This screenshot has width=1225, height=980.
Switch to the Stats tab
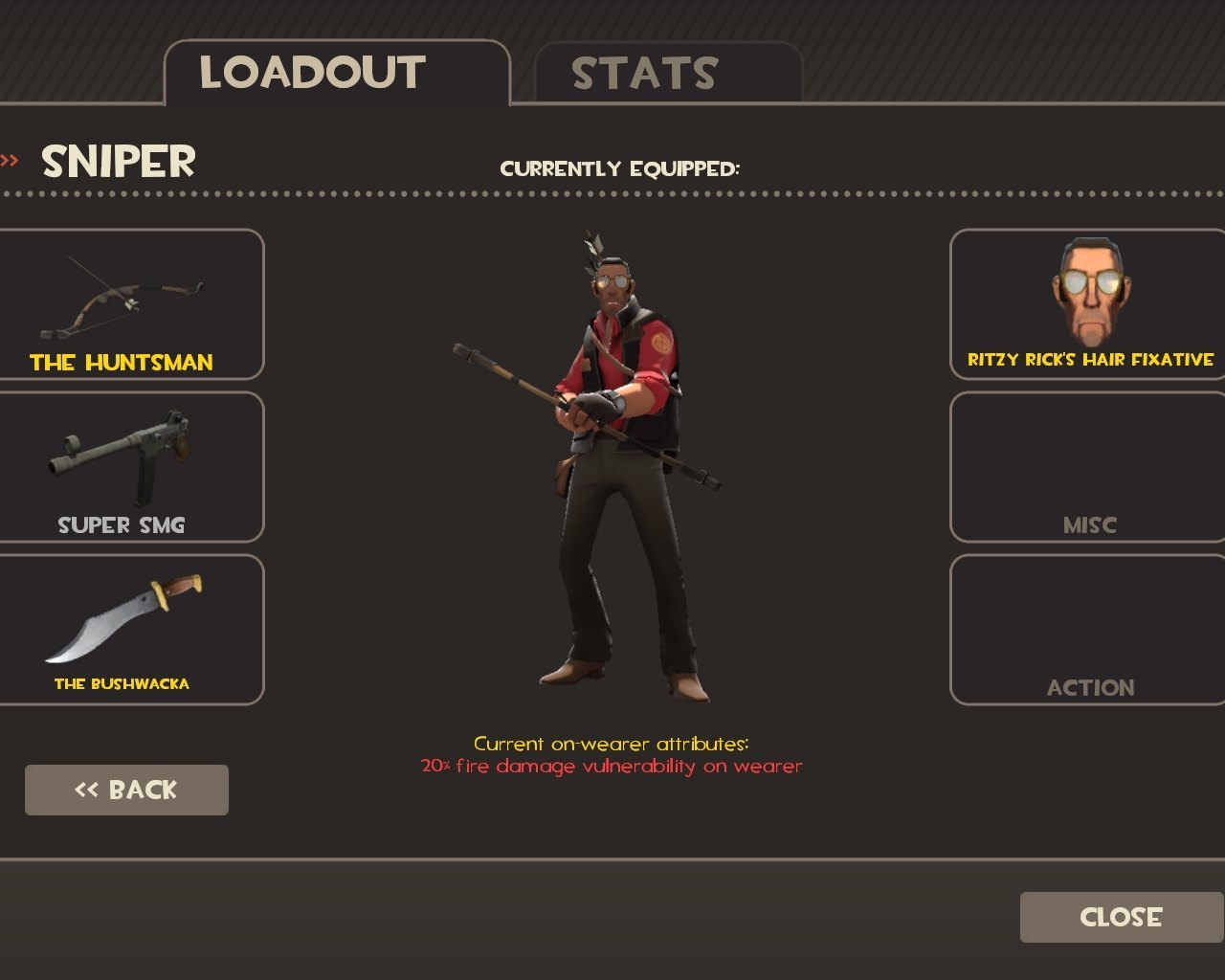(667, 73)
